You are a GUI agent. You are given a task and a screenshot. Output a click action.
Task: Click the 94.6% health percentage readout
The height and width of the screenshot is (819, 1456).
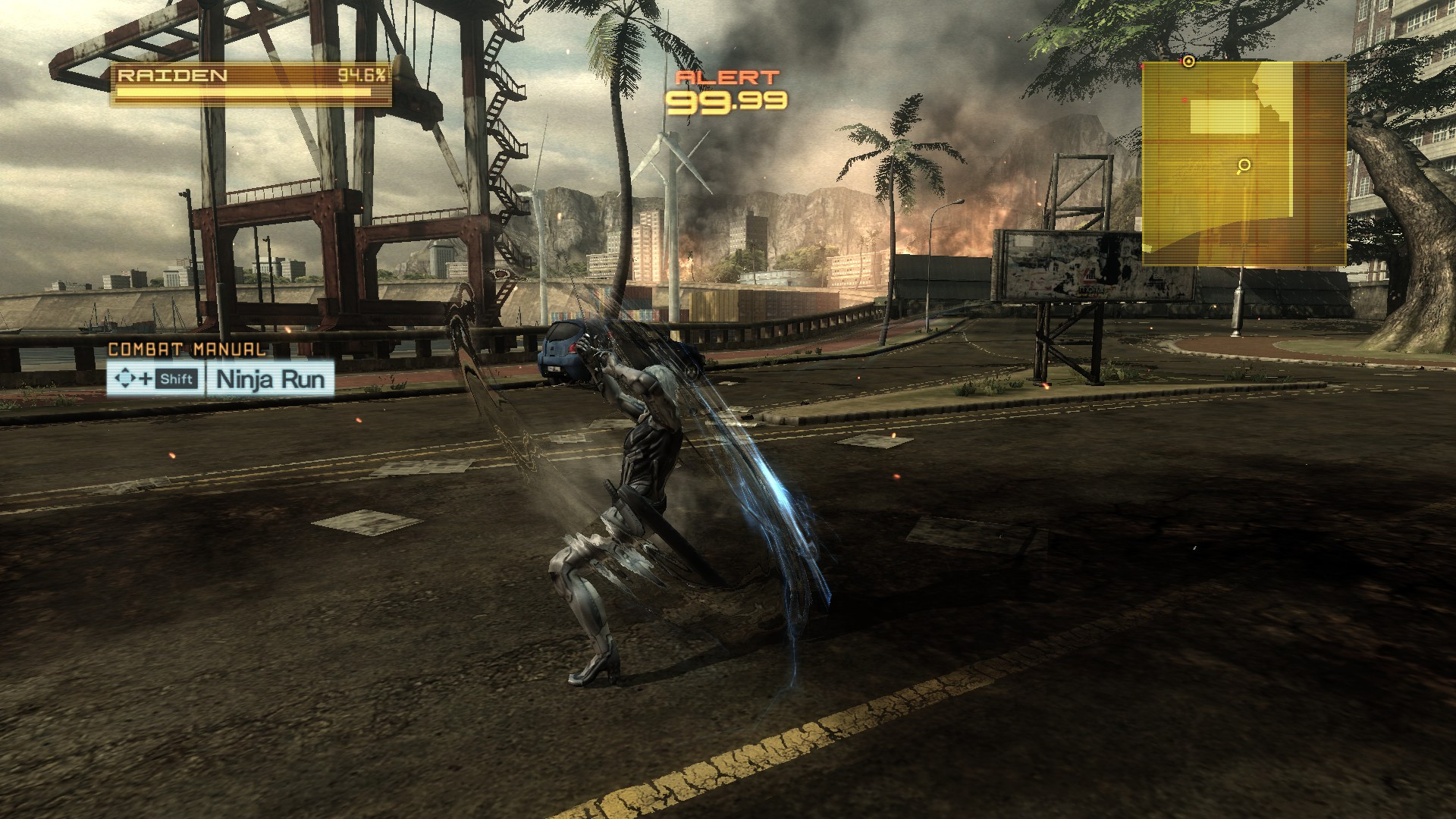(362, 76)
